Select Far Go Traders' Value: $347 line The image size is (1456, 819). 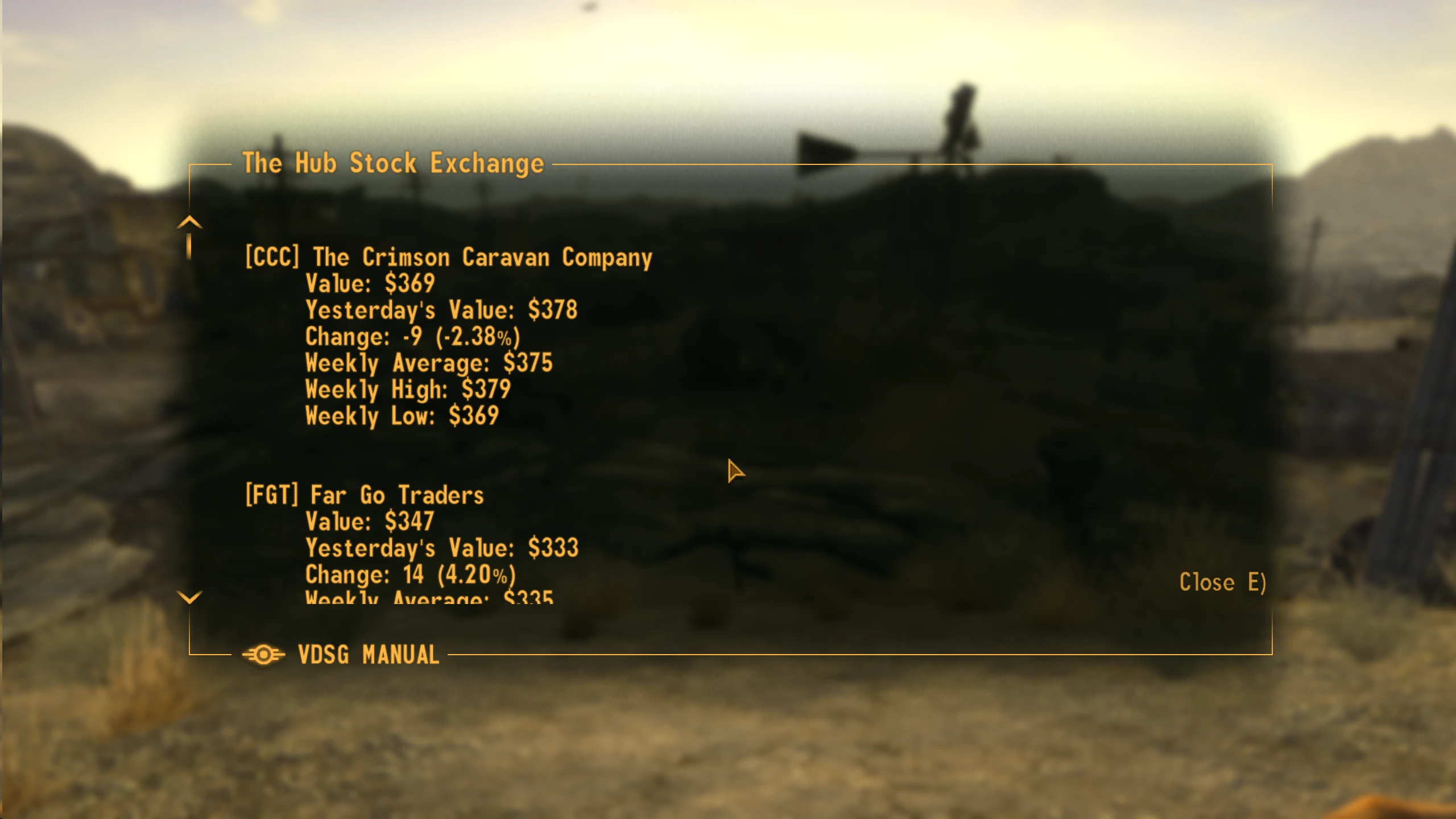369,520
